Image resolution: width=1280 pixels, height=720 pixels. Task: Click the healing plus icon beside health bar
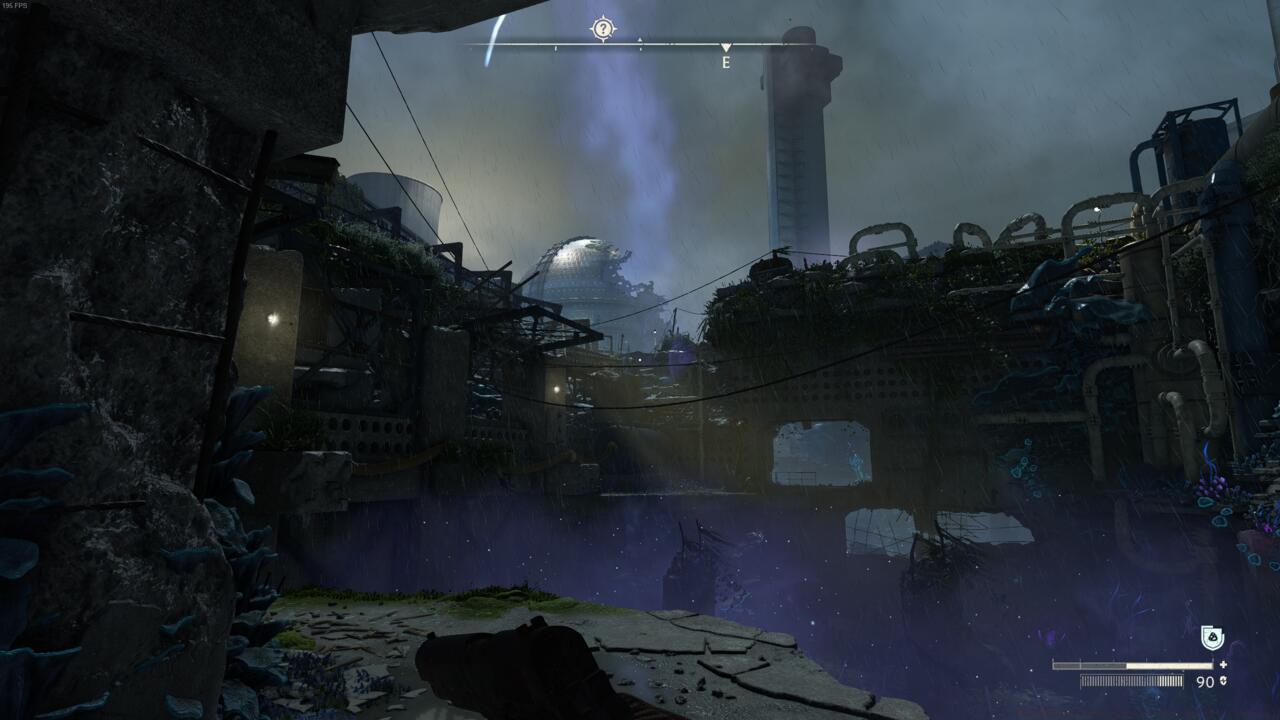click(x=1222, y=663)
